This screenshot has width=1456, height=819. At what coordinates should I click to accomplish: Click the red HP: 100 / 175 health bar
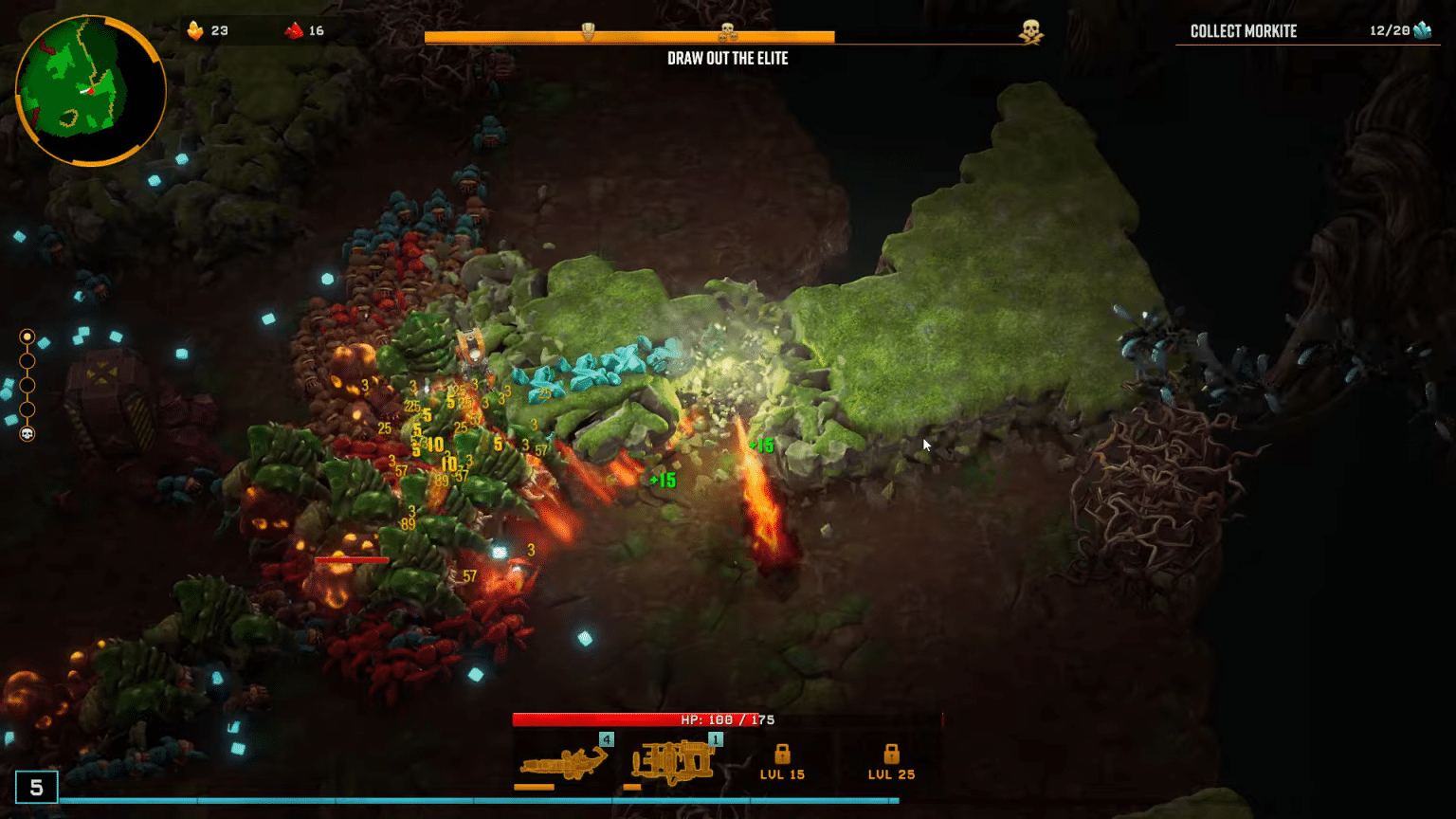(x=728, y=719)
